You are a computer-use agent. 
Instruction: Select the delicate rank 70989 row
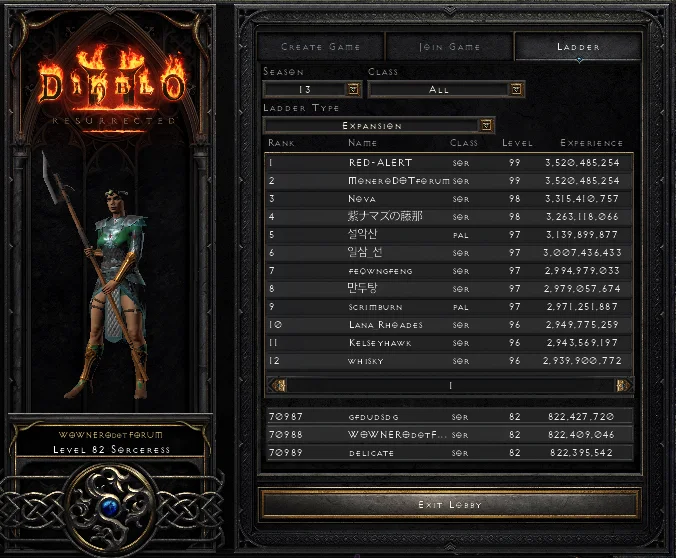pos(449,453)
